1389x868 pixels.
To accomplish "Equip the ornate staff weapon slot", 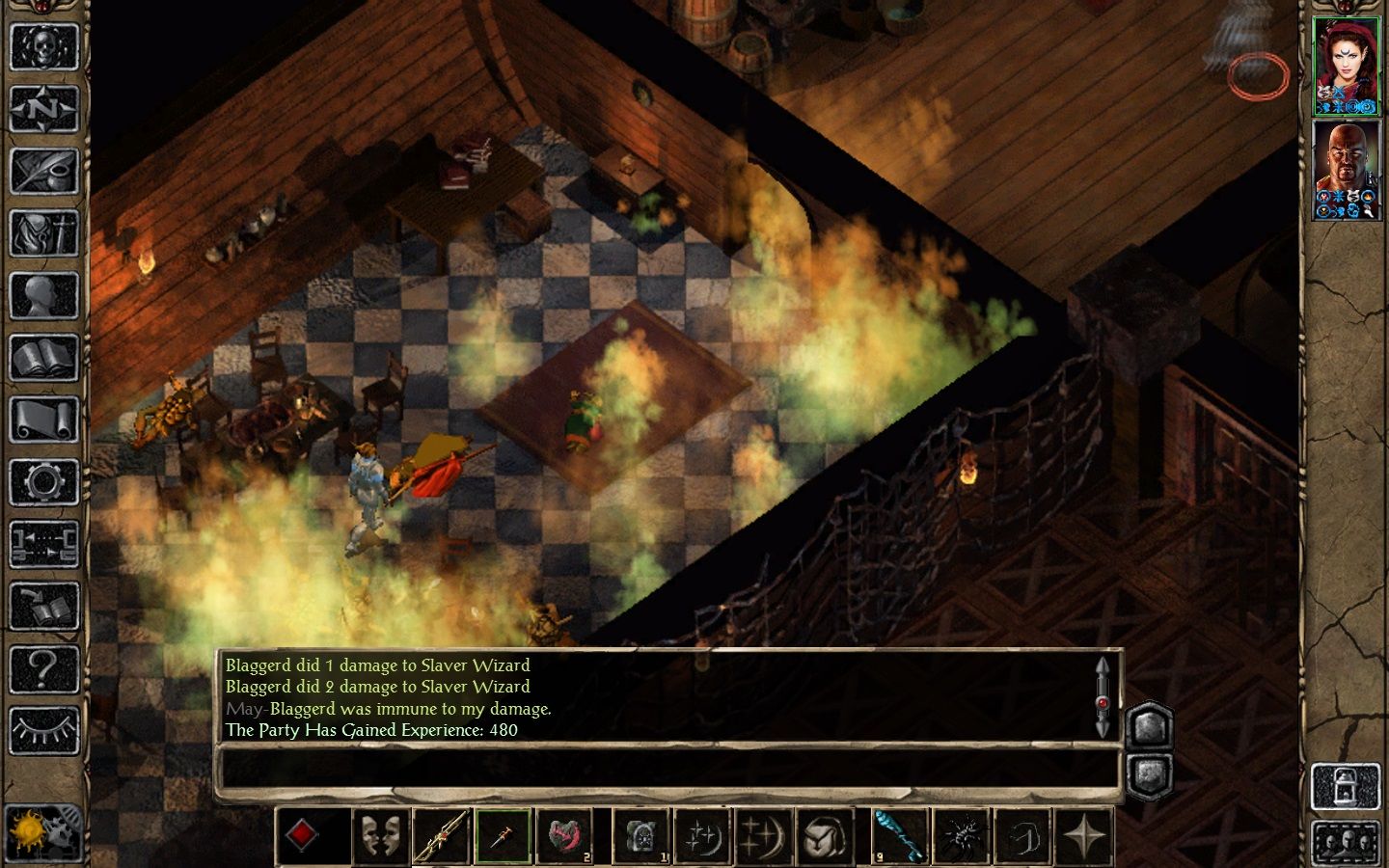I will [x=442, y=835].
